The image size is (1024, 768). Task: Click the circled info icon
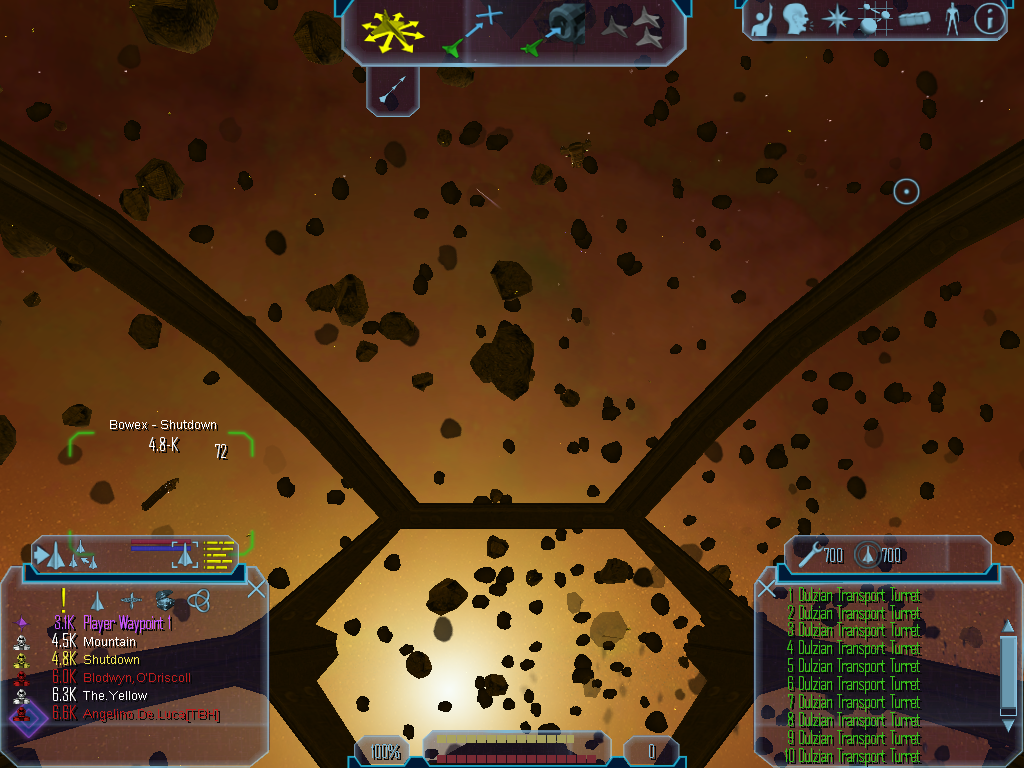pos(989,19)
